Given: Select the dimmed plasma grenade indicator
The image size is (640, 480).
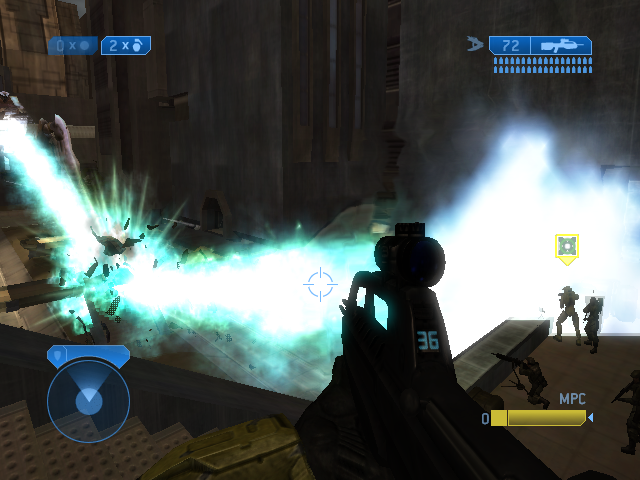Looking at the screenshot, I should (x=72, y=45).
